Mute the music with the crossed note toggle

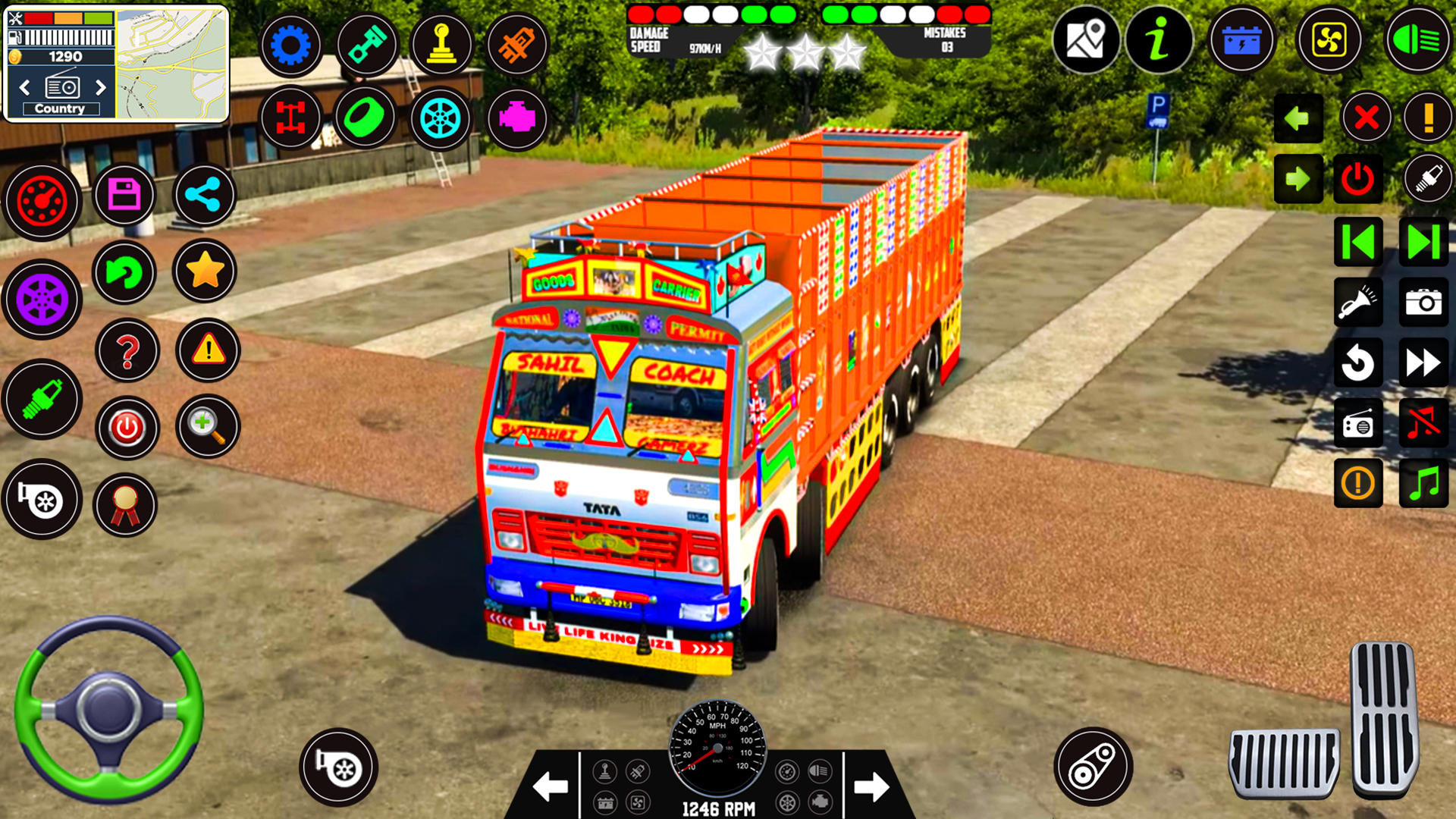click(1424, 422)
